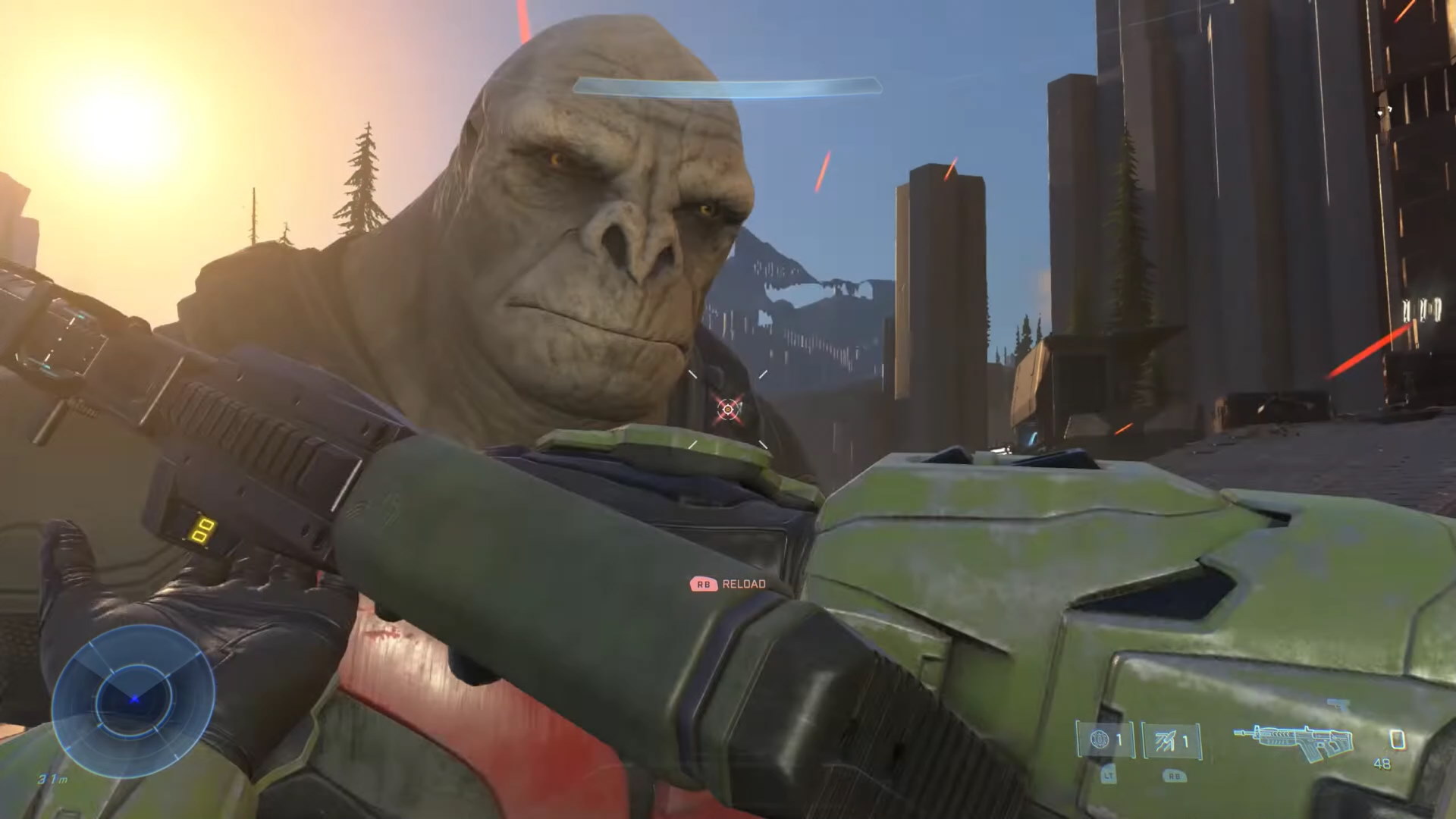This screenshot has height=819, width=1456.
Task: Click the reserve ammo count 48
Action: click(x=1382, y=764)
